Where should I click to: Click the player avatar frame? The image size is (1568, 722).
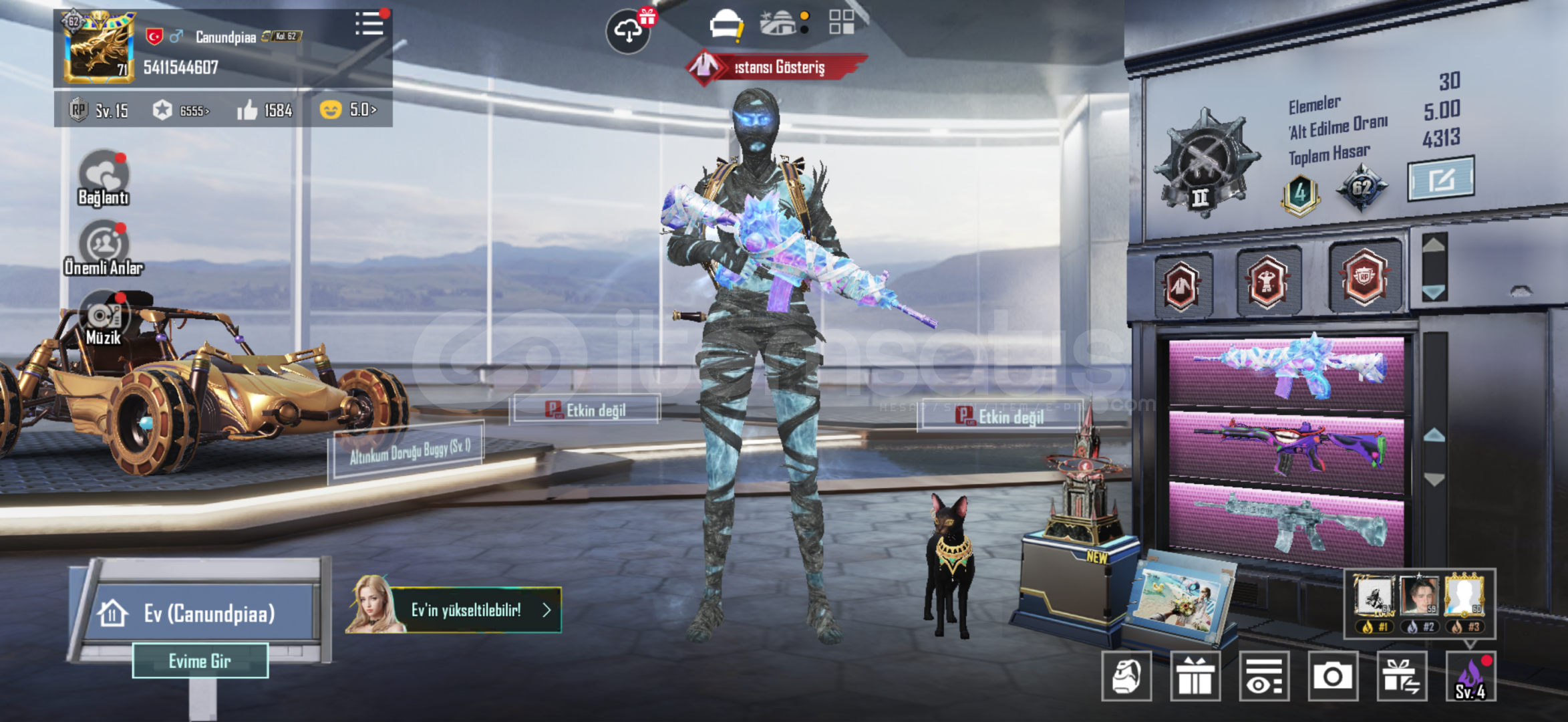click(x=99, y=47)
